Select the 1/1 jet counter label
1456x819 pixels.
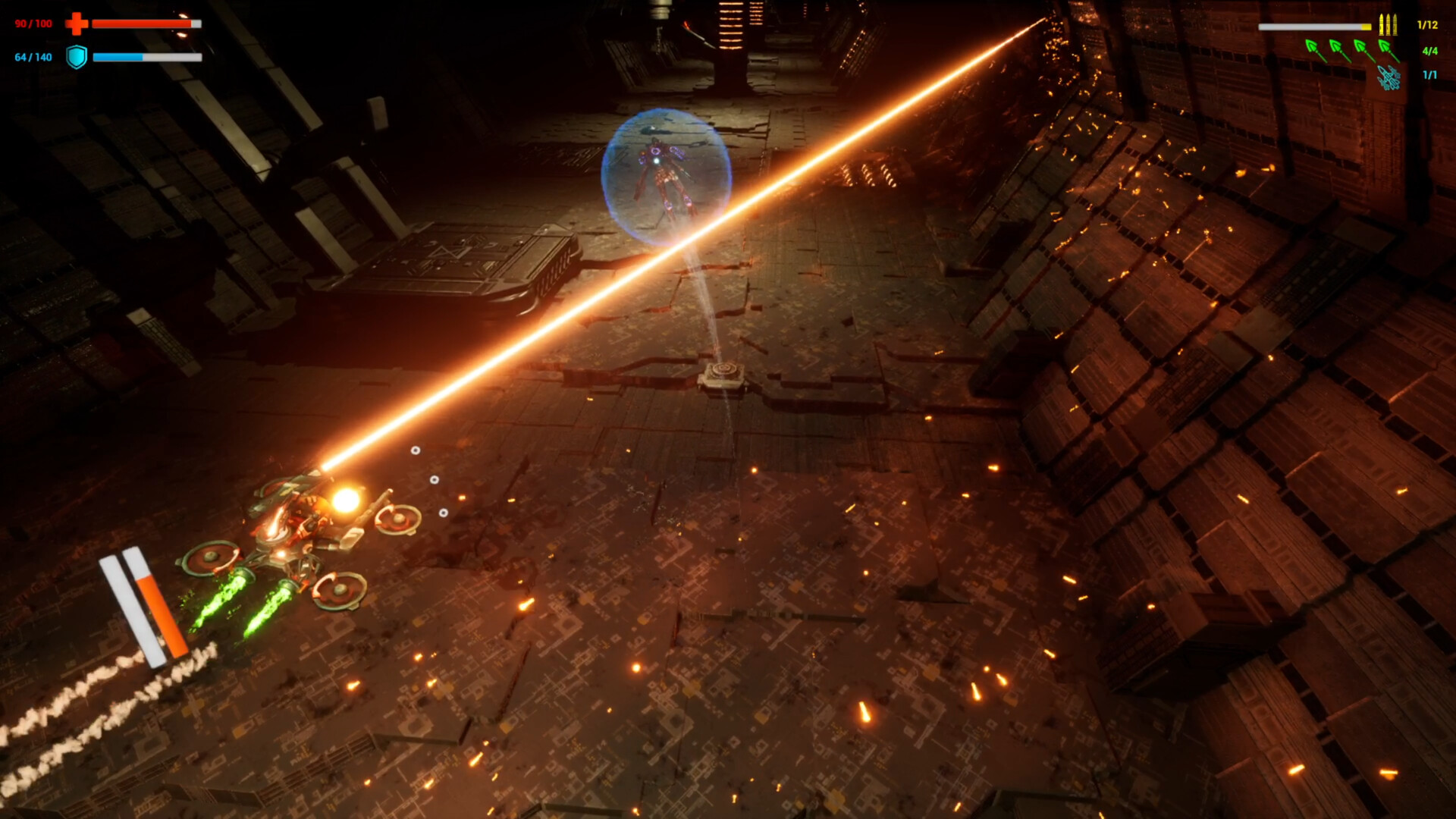point(1430,76)
